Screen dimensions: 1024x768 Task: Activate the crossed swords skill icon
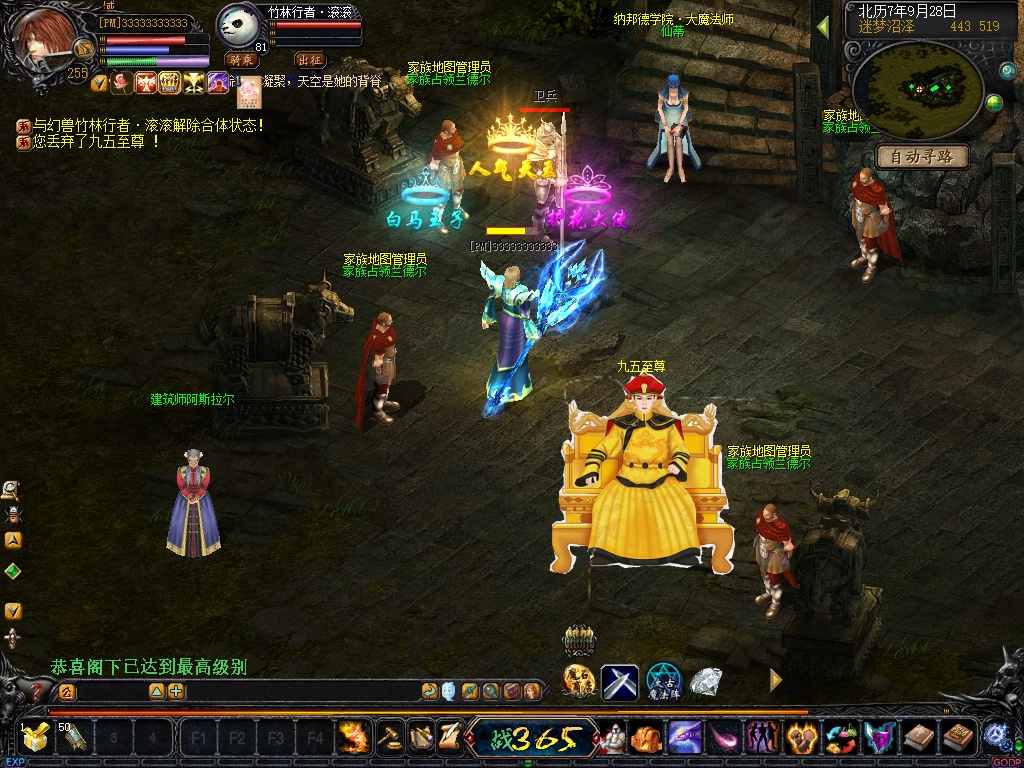(x=620, y=682)
